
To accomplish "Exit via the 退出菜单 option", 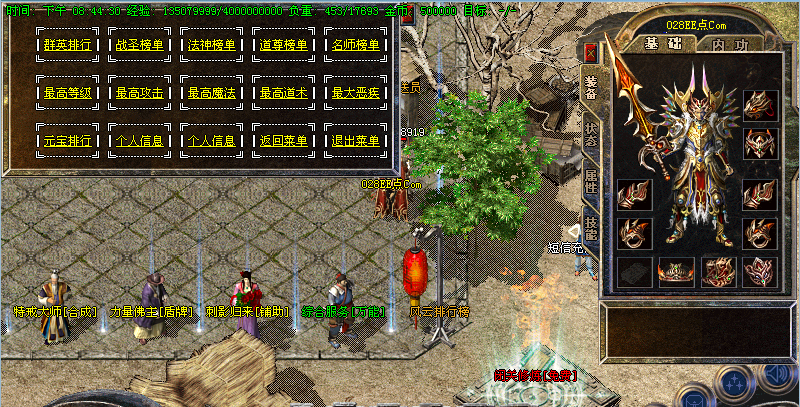I will pyautogui.click(x=356, y=141).
